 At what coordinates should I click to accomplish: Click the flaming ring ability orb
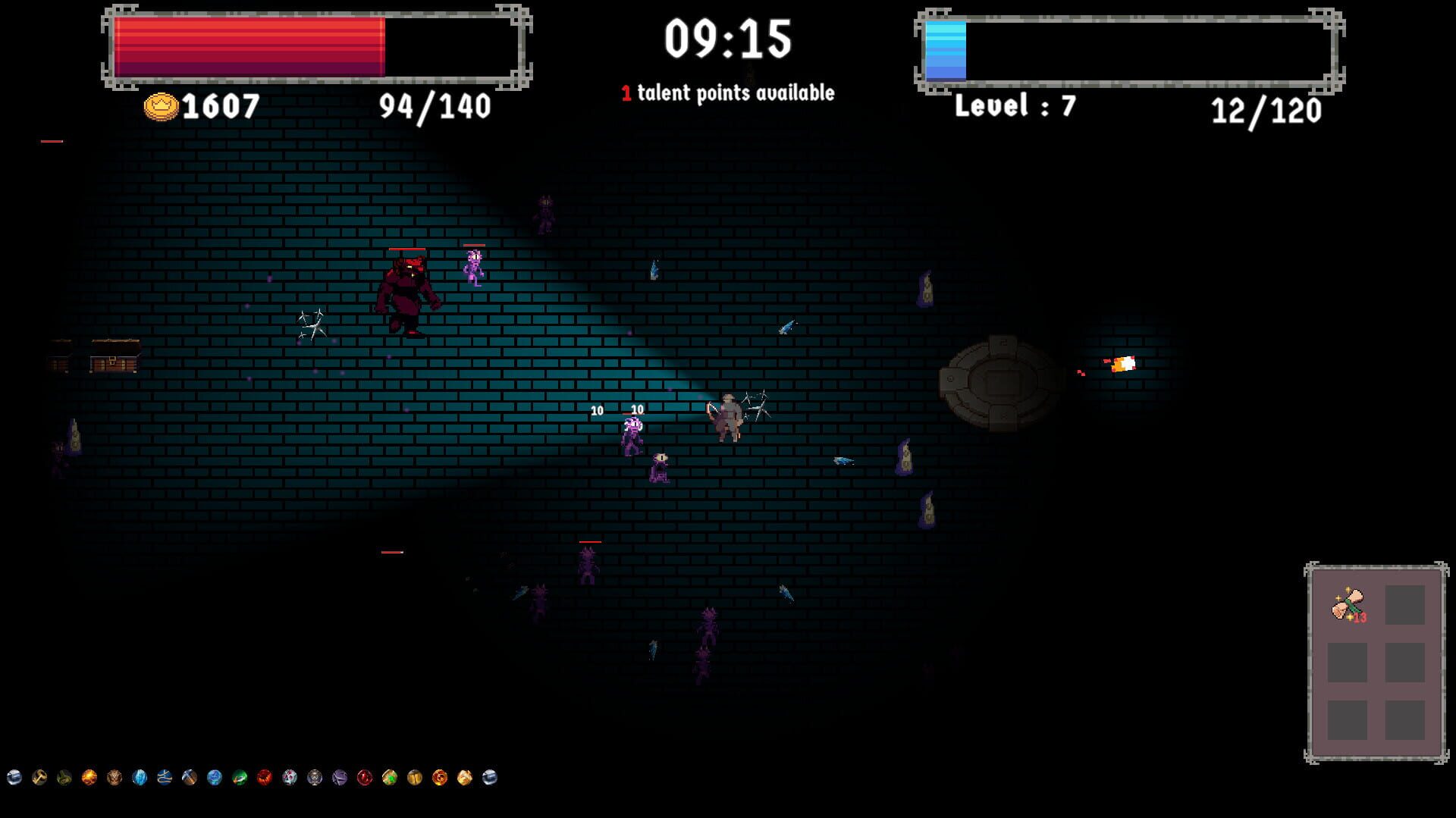439,776
